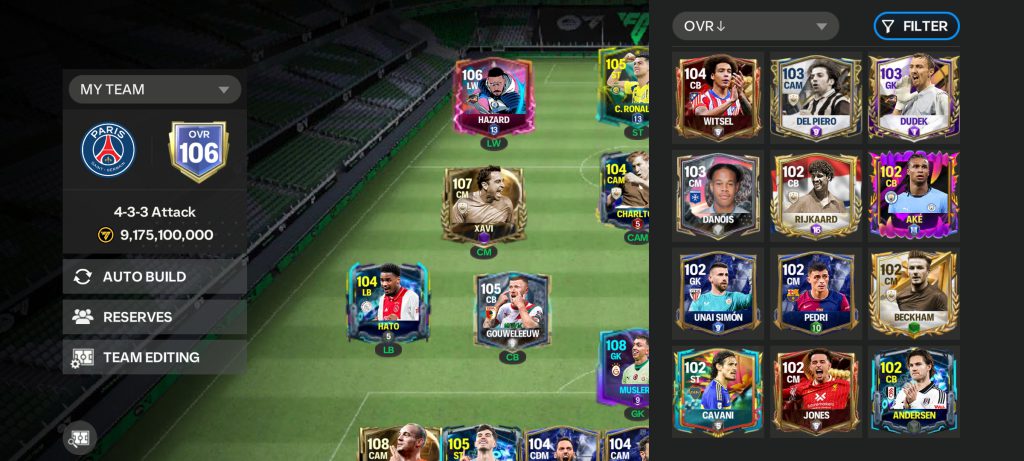Open the OVR sort dropdown
Viewport: 1024px width, 461px height.
755,26
